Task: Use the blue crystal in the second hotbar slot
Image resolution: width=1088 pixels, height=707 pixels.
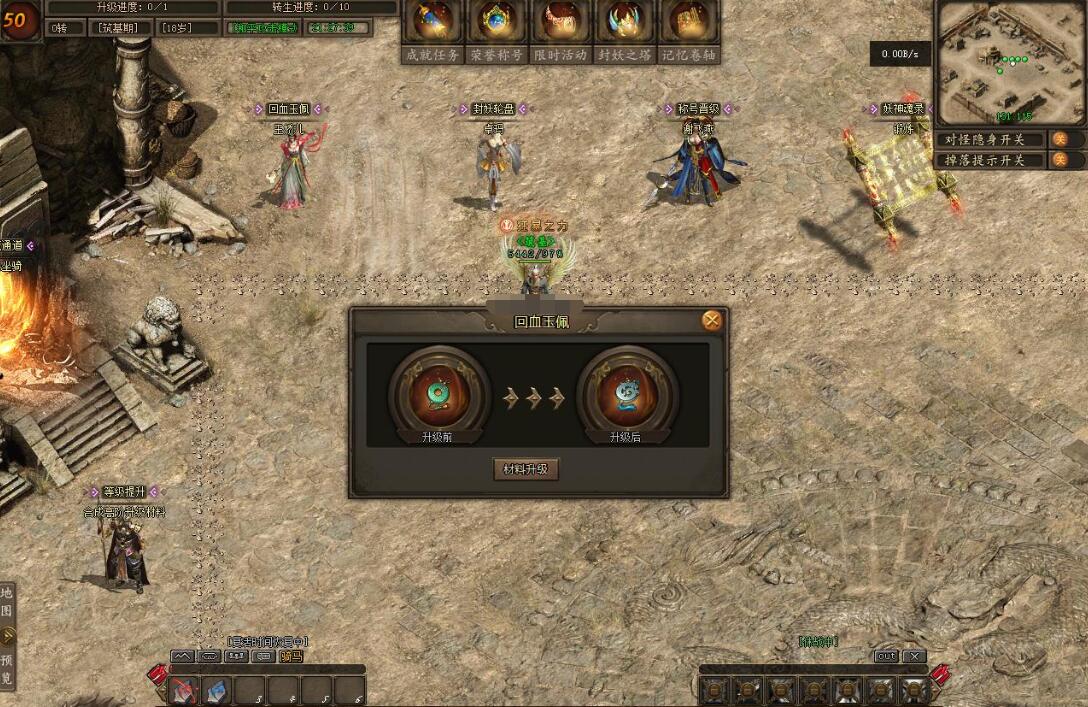Action: (x=216, y=690)
